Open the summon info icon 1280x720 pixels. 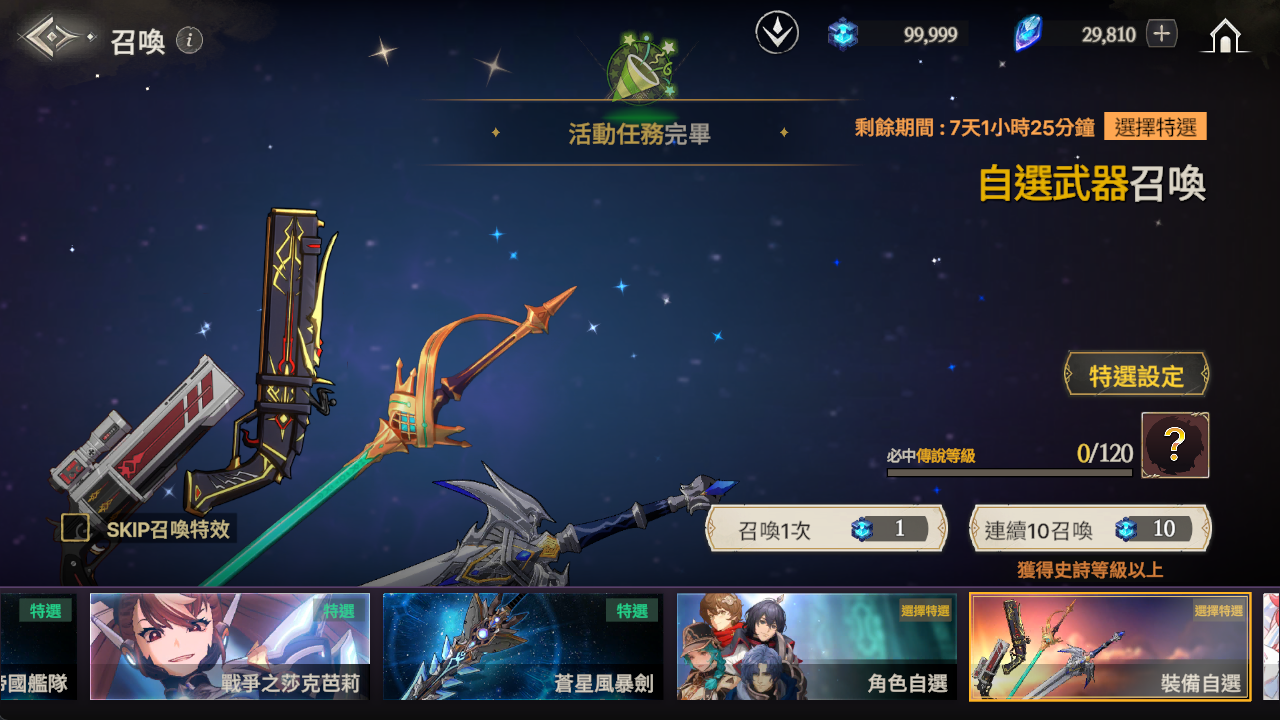(x=189, y=40)
